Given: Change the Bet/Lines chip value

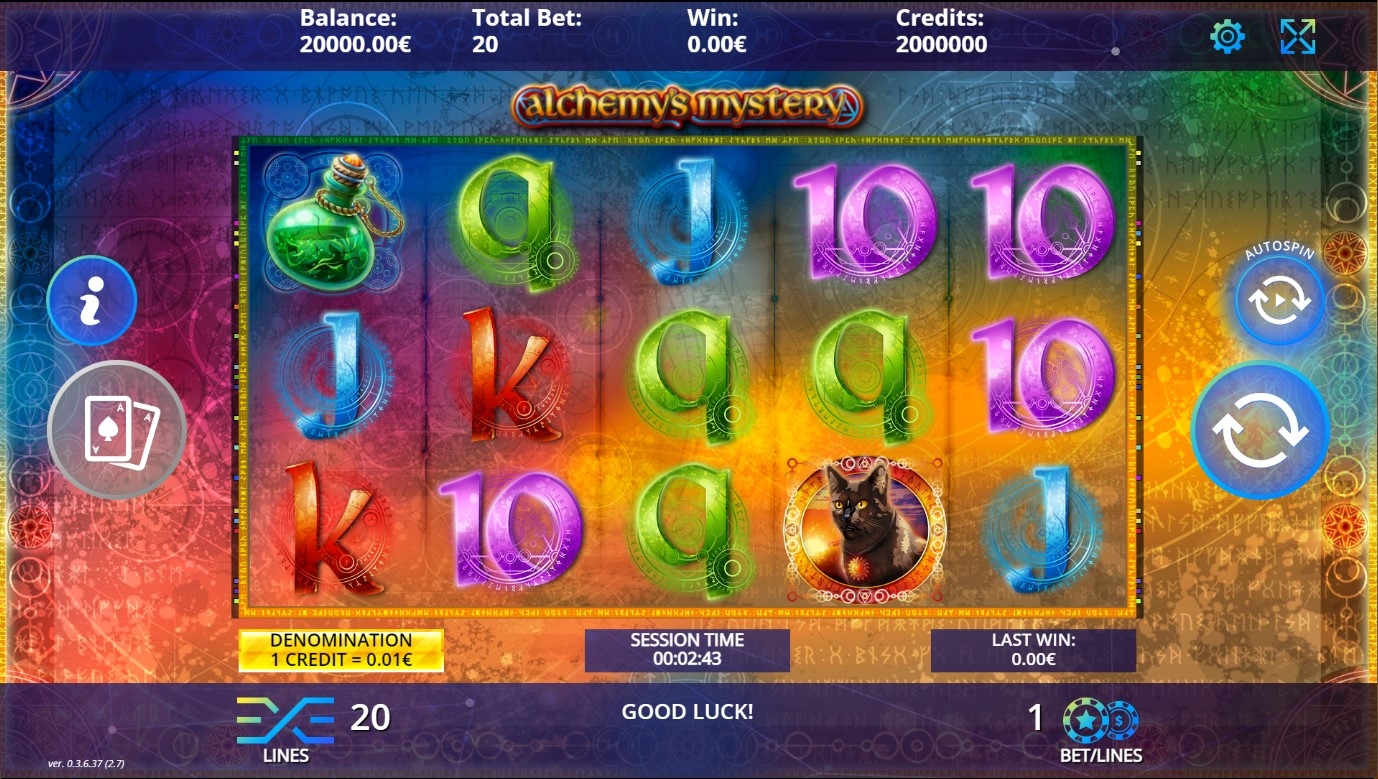Looking at the screenshot, I should click(1100, 720).
